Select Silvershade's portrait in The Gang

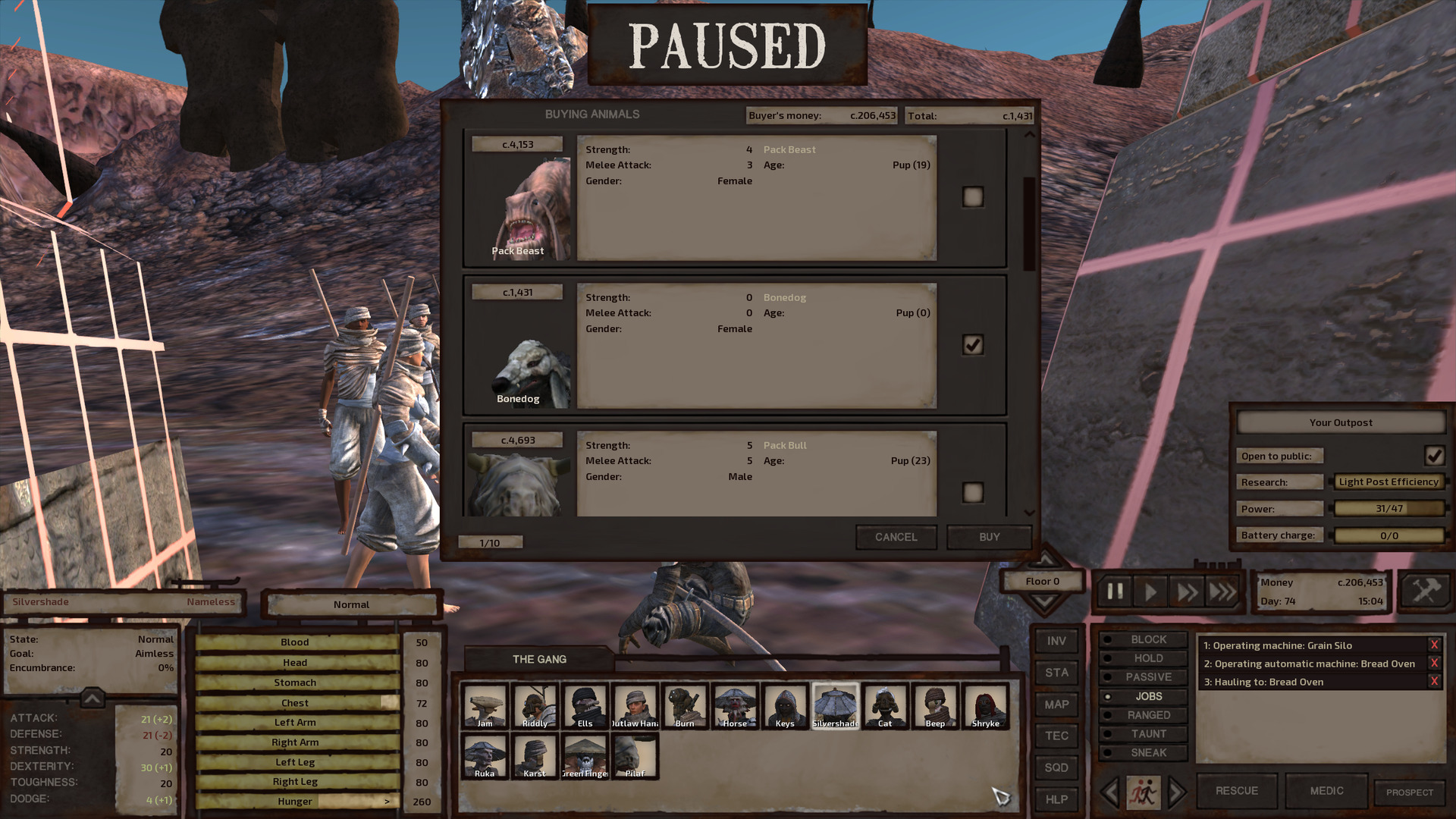tap(835, 705)
